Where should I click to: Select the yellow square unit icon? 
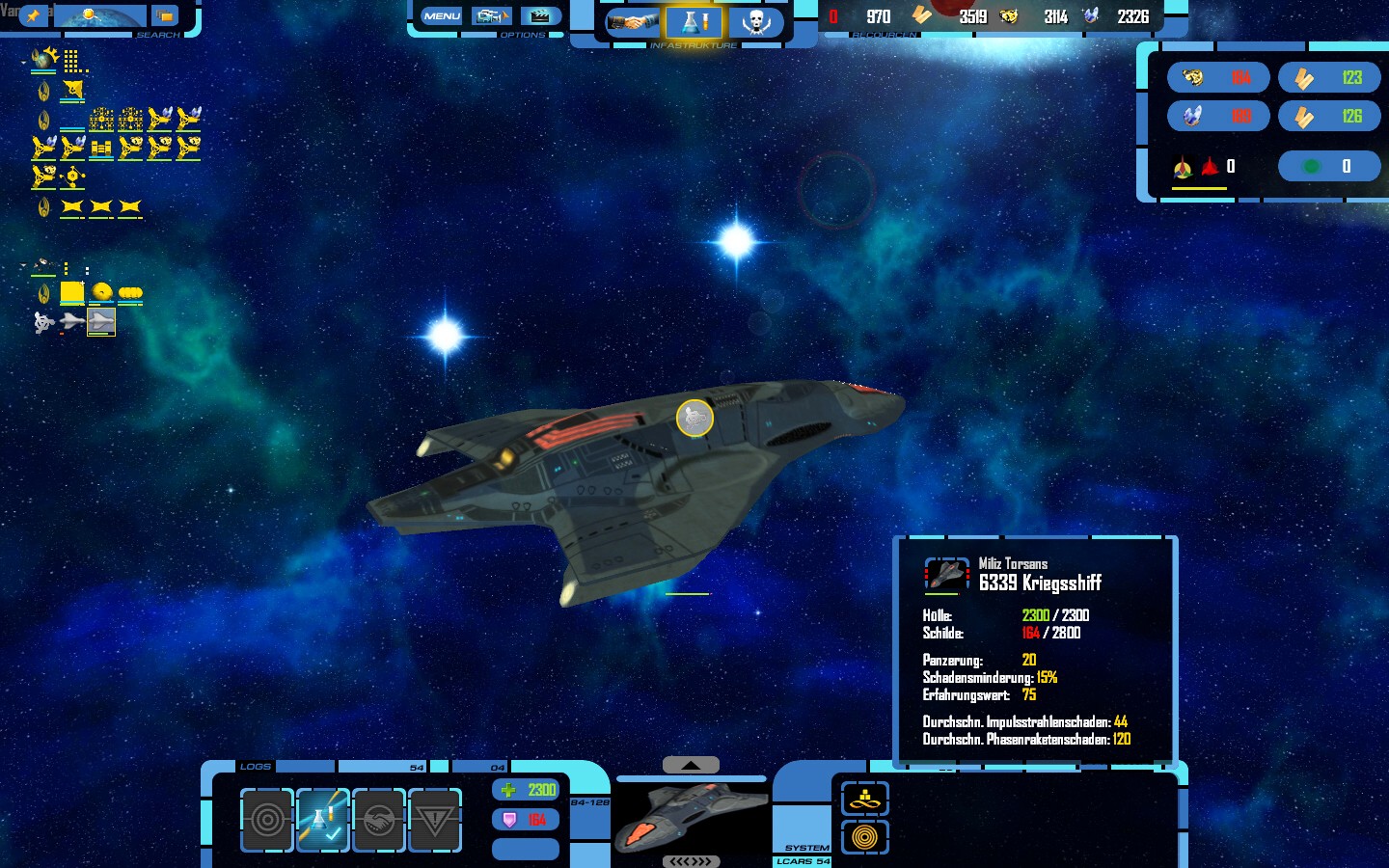[72, 292]
